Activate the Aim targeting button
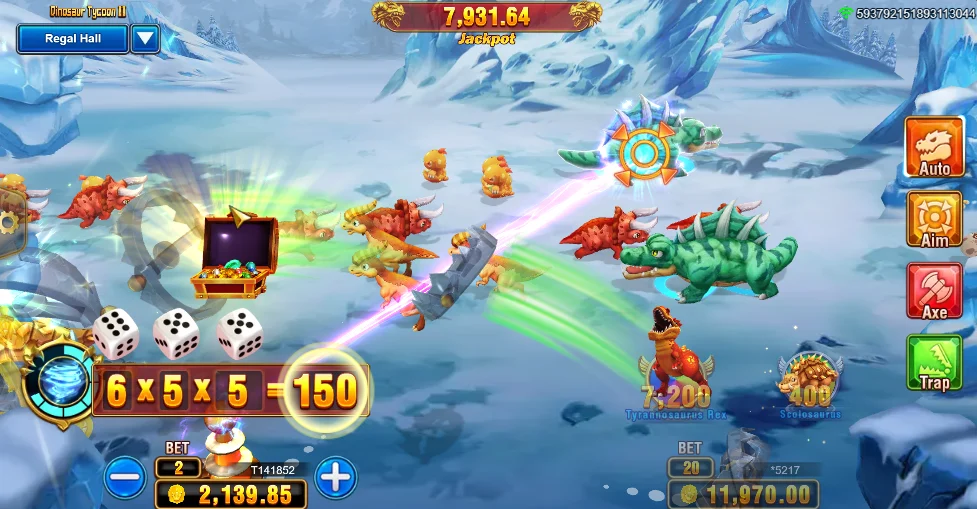 tap(934, 219)
